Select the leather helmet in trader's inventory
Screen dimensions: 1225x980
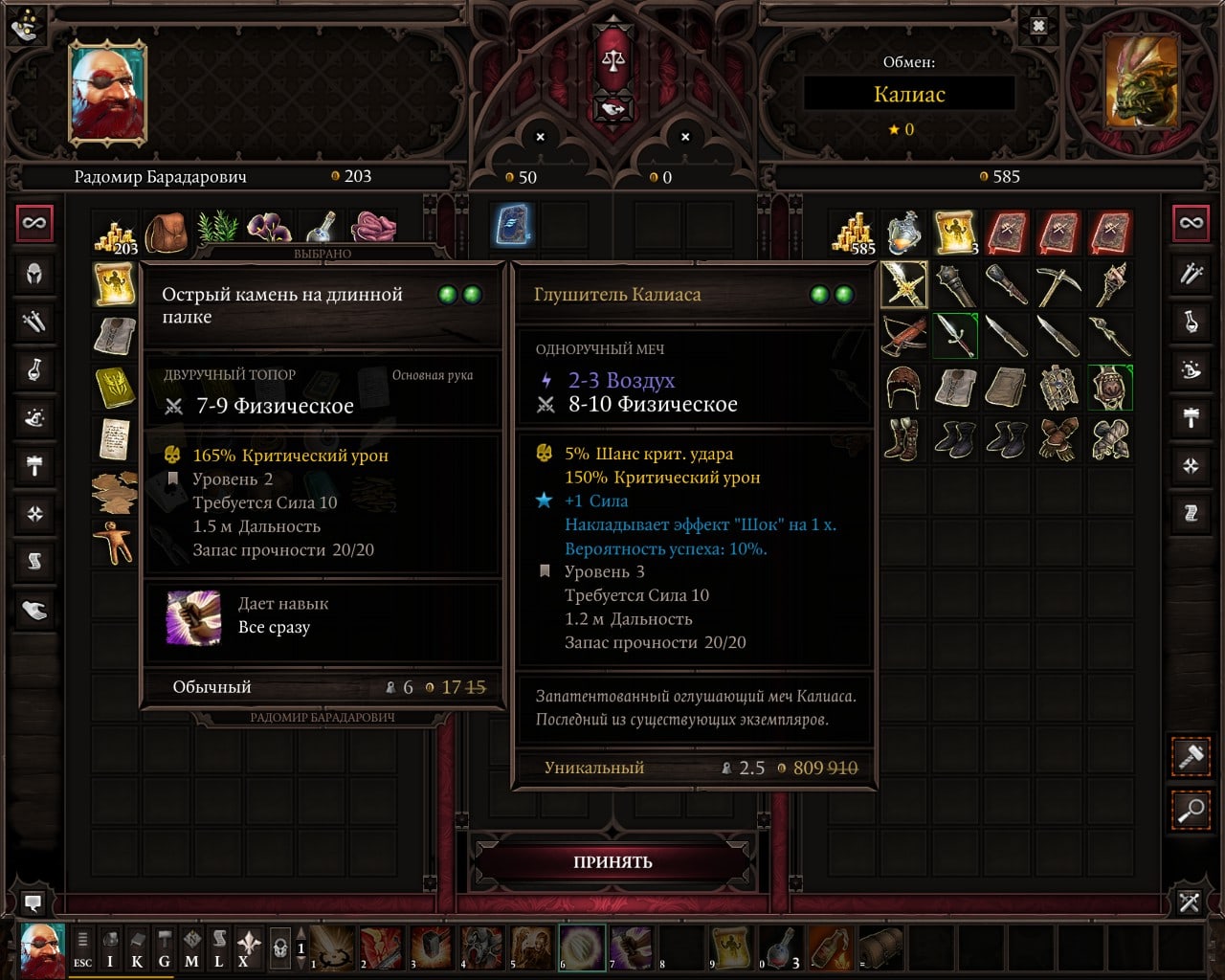pos(903,388)
